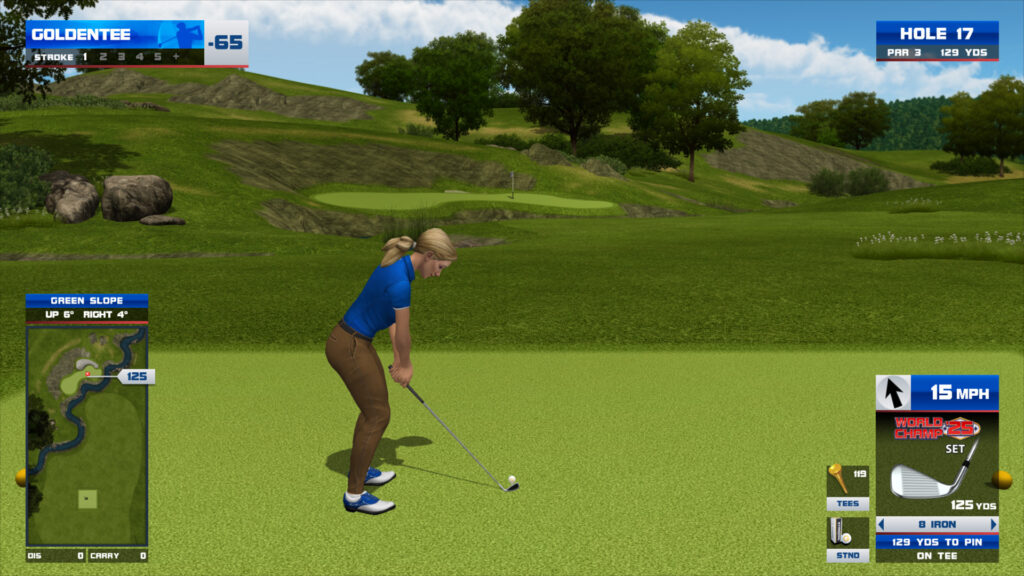Select the next club with the right arrow
The width and height of the screenshot is (1024, 576).
pyautogui.click(x=994, y=524)
